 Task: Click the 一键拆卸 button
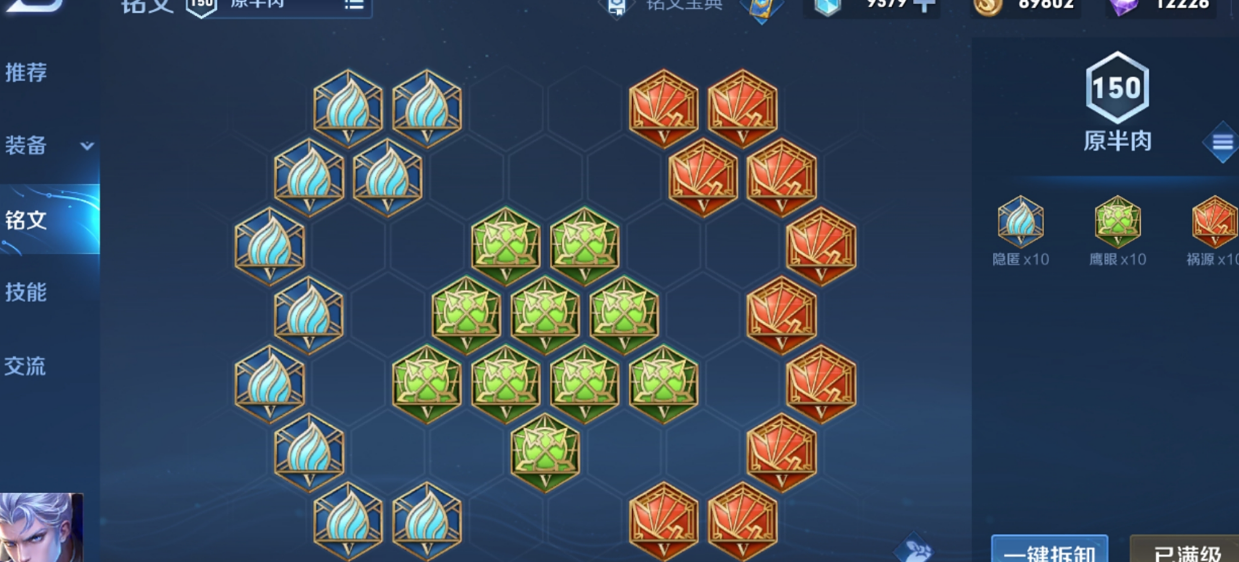1049,551
